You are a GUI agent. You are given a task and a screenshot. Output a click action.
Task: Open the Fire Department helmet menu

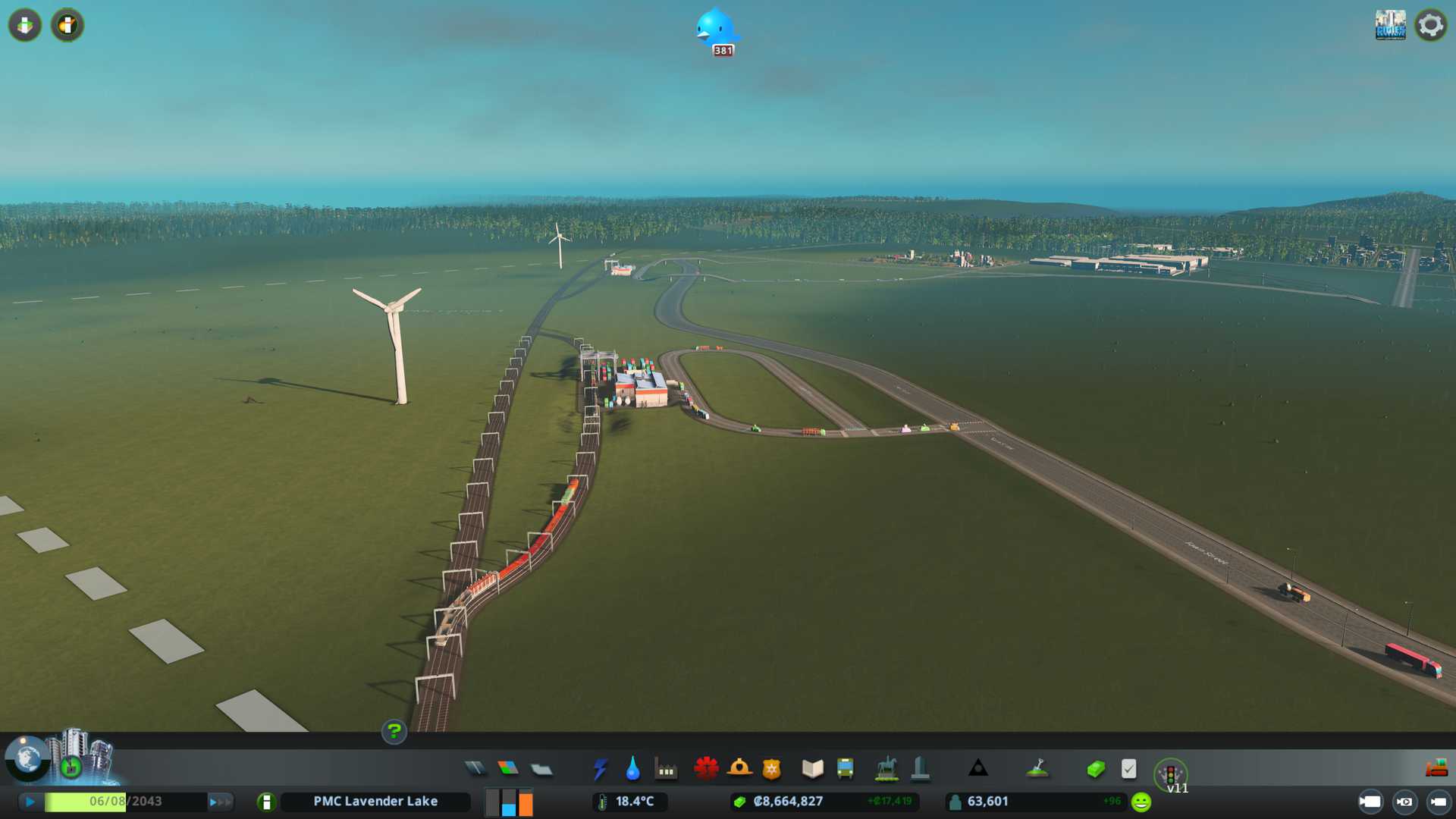pos(739,769)
